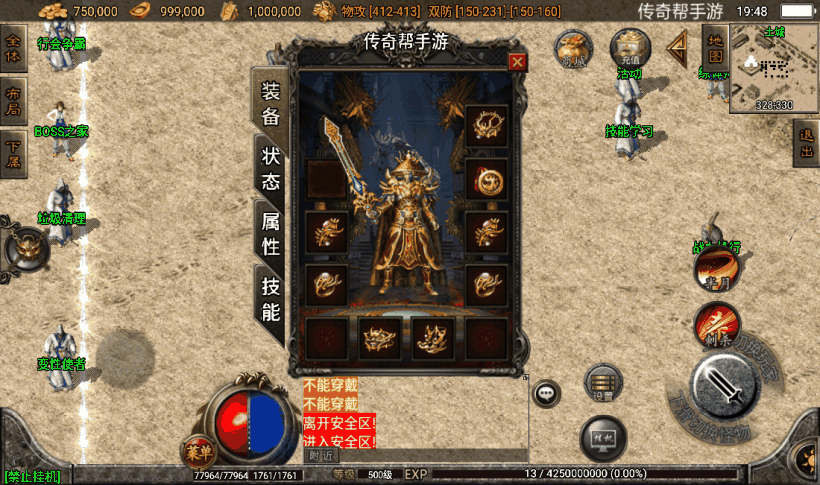Click the town minimap
Screen dimensions: 820x485
[x=772, y=67]
